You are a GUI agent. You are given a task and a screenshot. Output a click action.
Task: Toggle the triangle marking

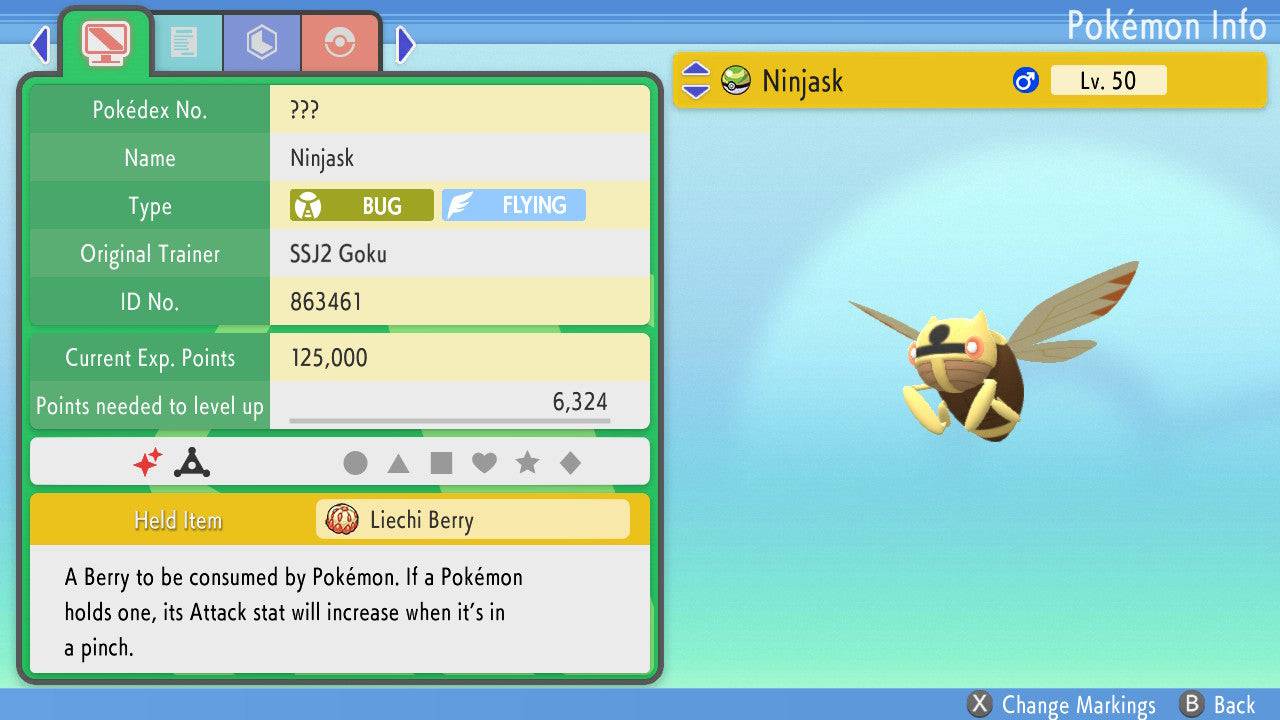tap(398, 463)
